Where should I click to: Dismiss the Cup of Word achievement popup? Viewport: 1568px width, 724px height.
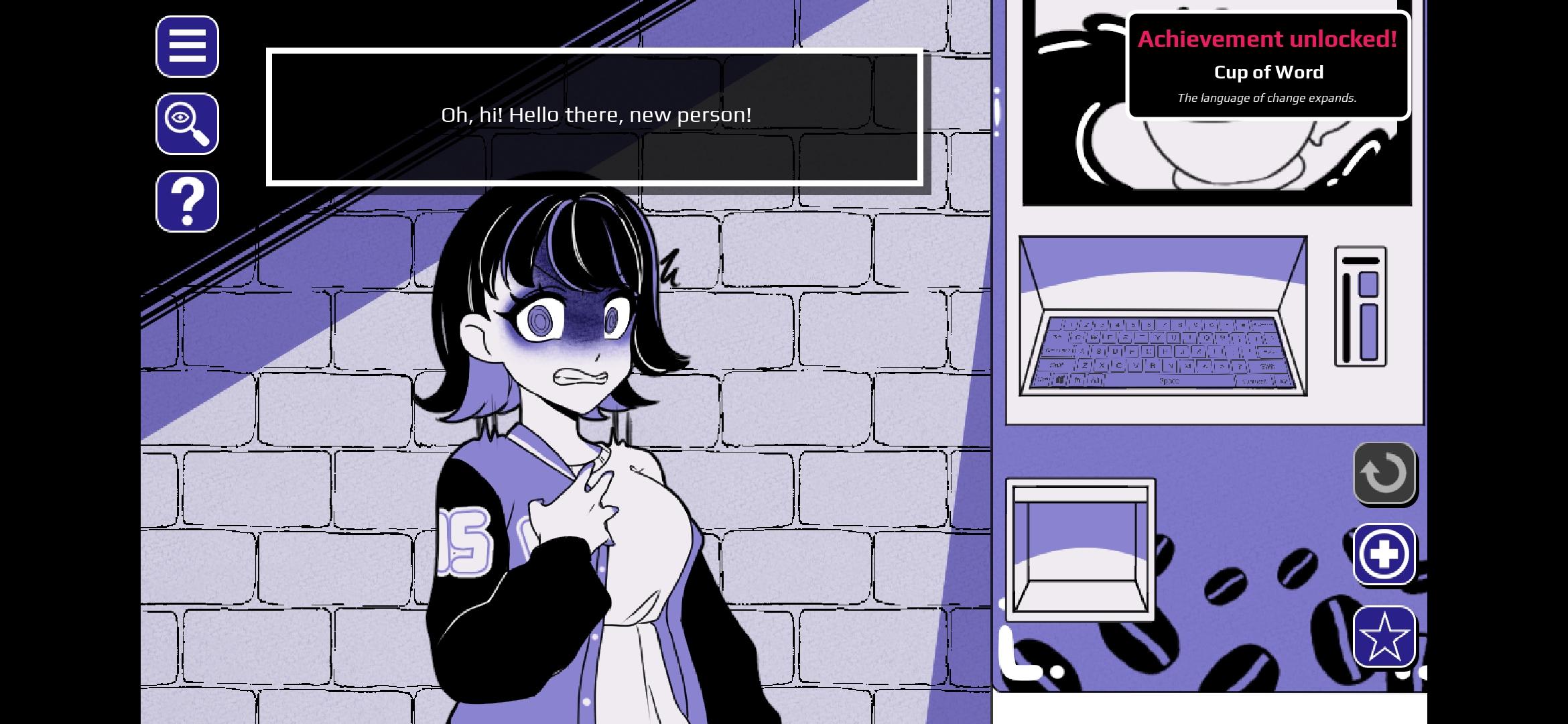click(x=1268, y=64)
